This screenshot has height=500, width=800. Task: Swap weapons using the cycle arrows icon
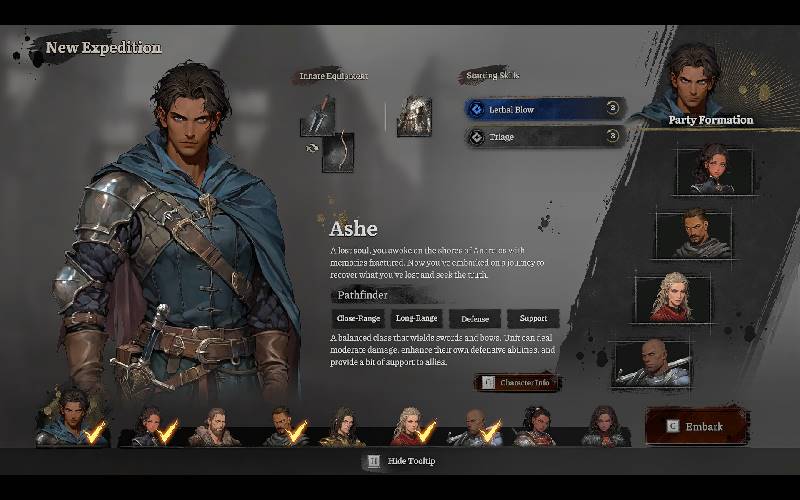[311, 148]
